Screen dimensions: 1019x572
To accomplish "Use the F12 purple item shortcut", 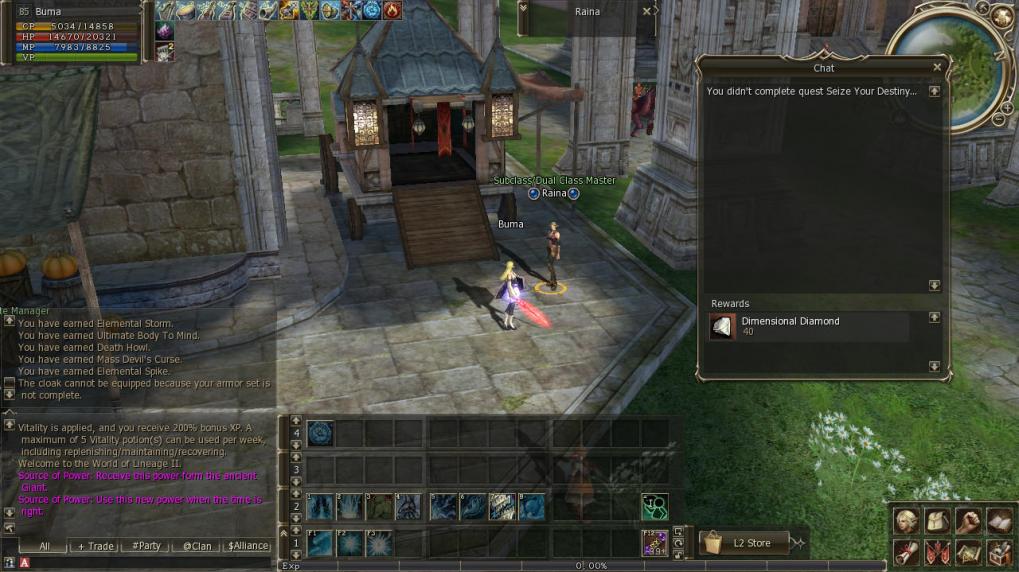I will point(654,543).
